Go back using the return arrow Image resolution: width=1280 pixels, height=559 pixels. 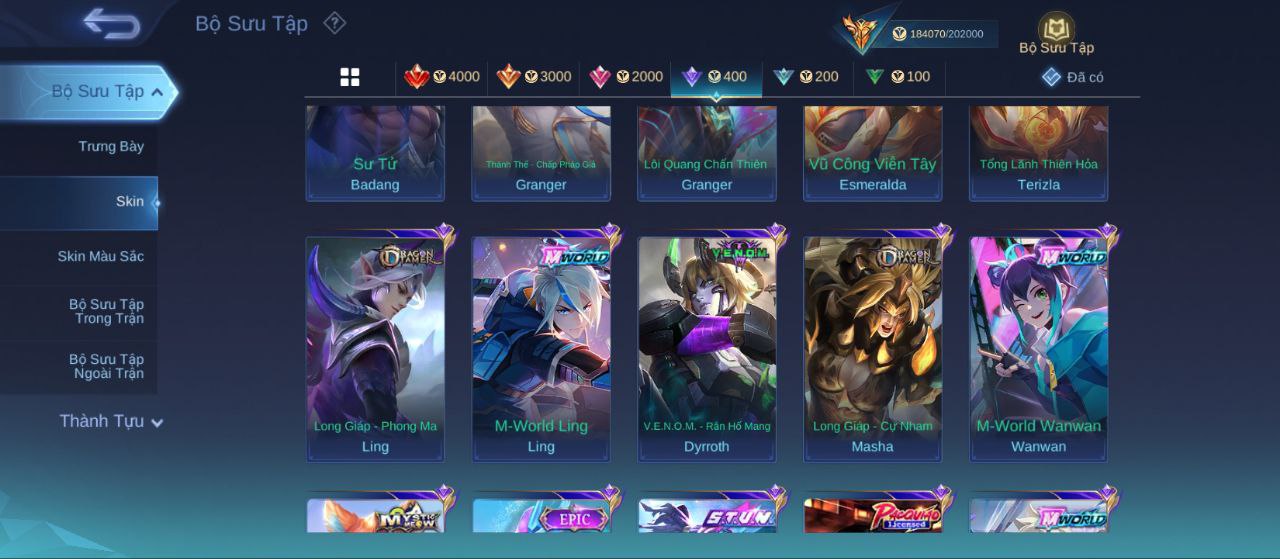111,23
